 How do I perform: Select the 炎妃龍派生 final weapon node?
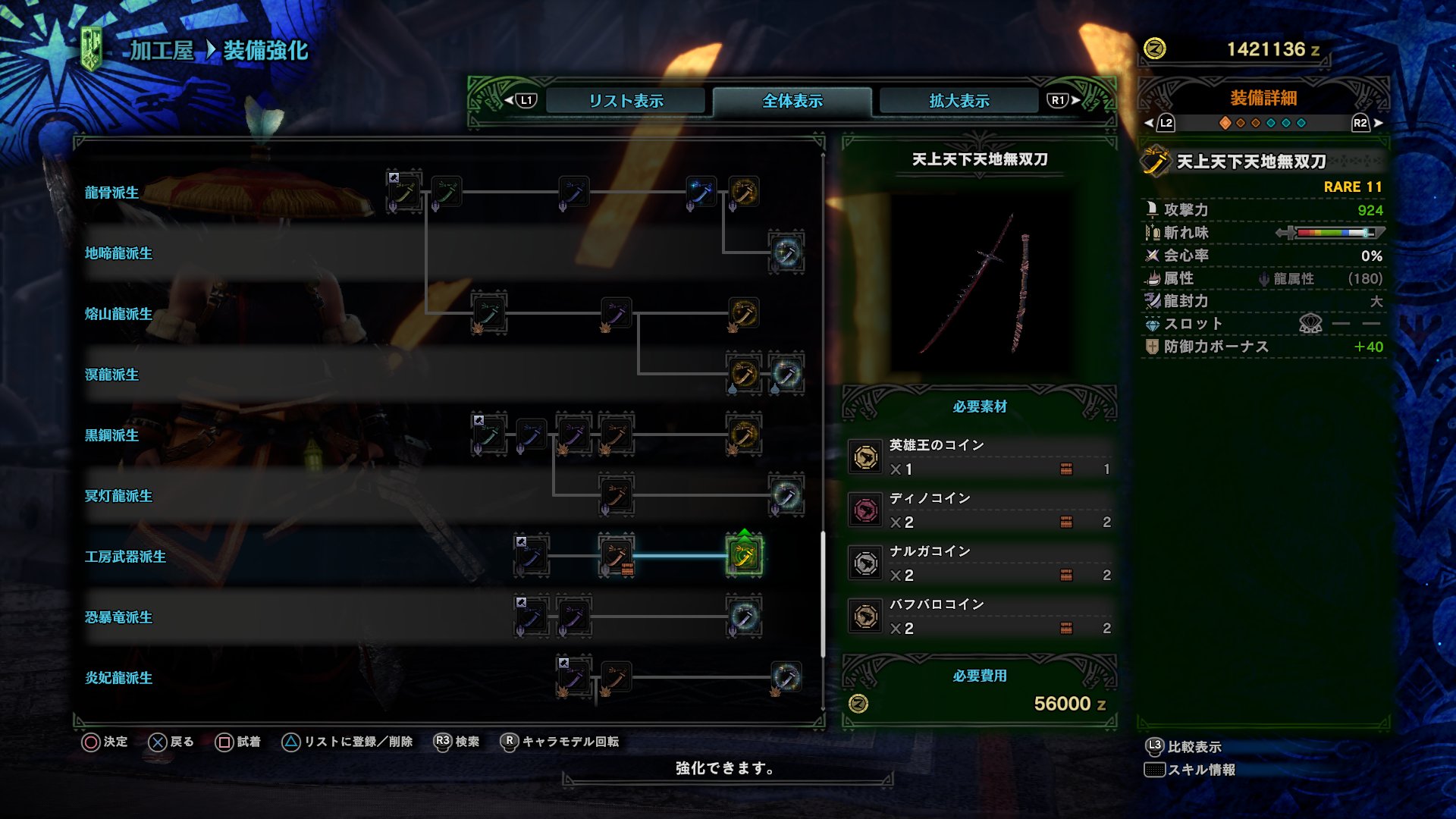[786, 677]
